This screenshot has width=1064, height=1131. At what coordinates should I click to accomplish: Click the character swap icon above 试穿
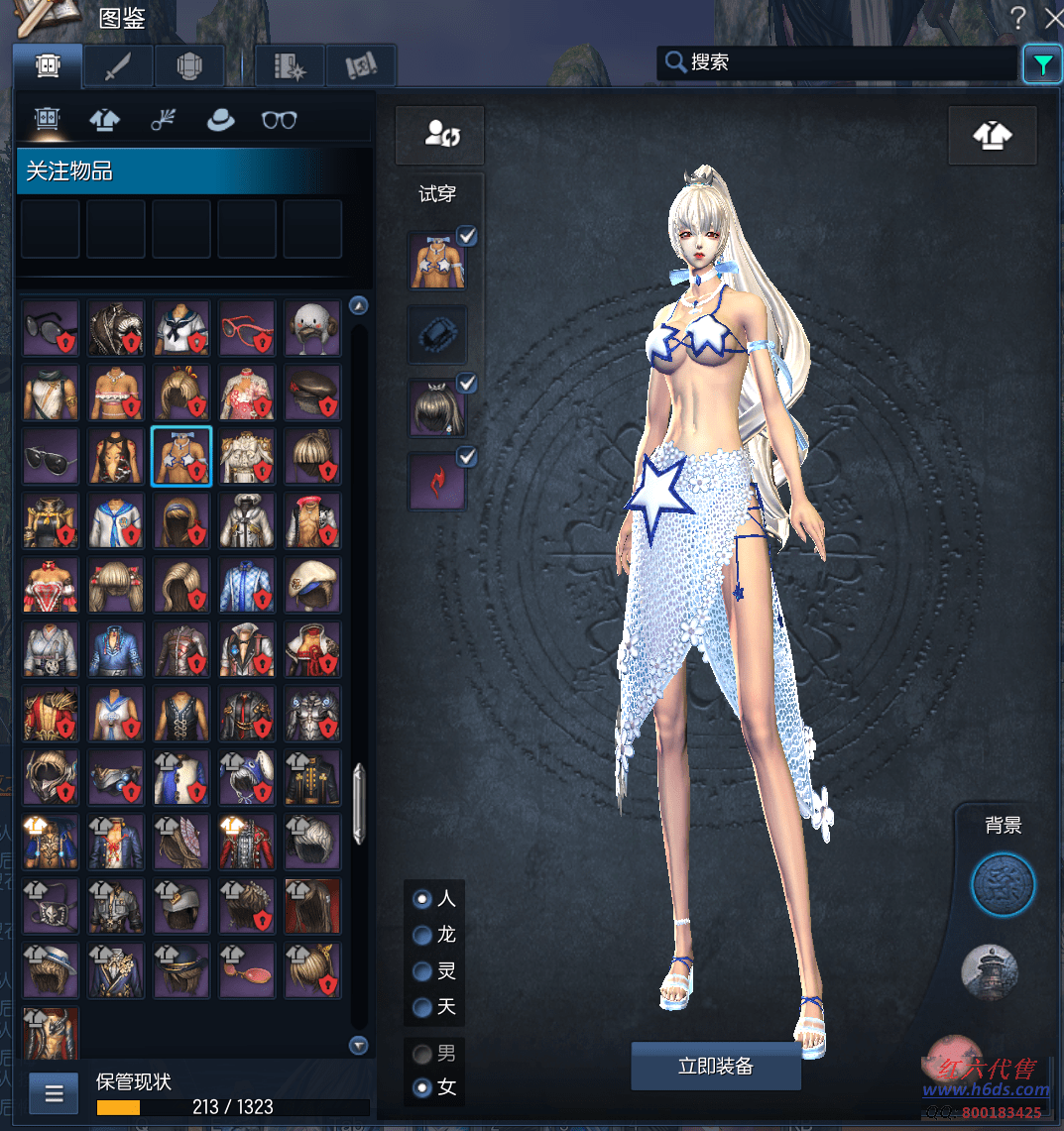pos(439,135)
